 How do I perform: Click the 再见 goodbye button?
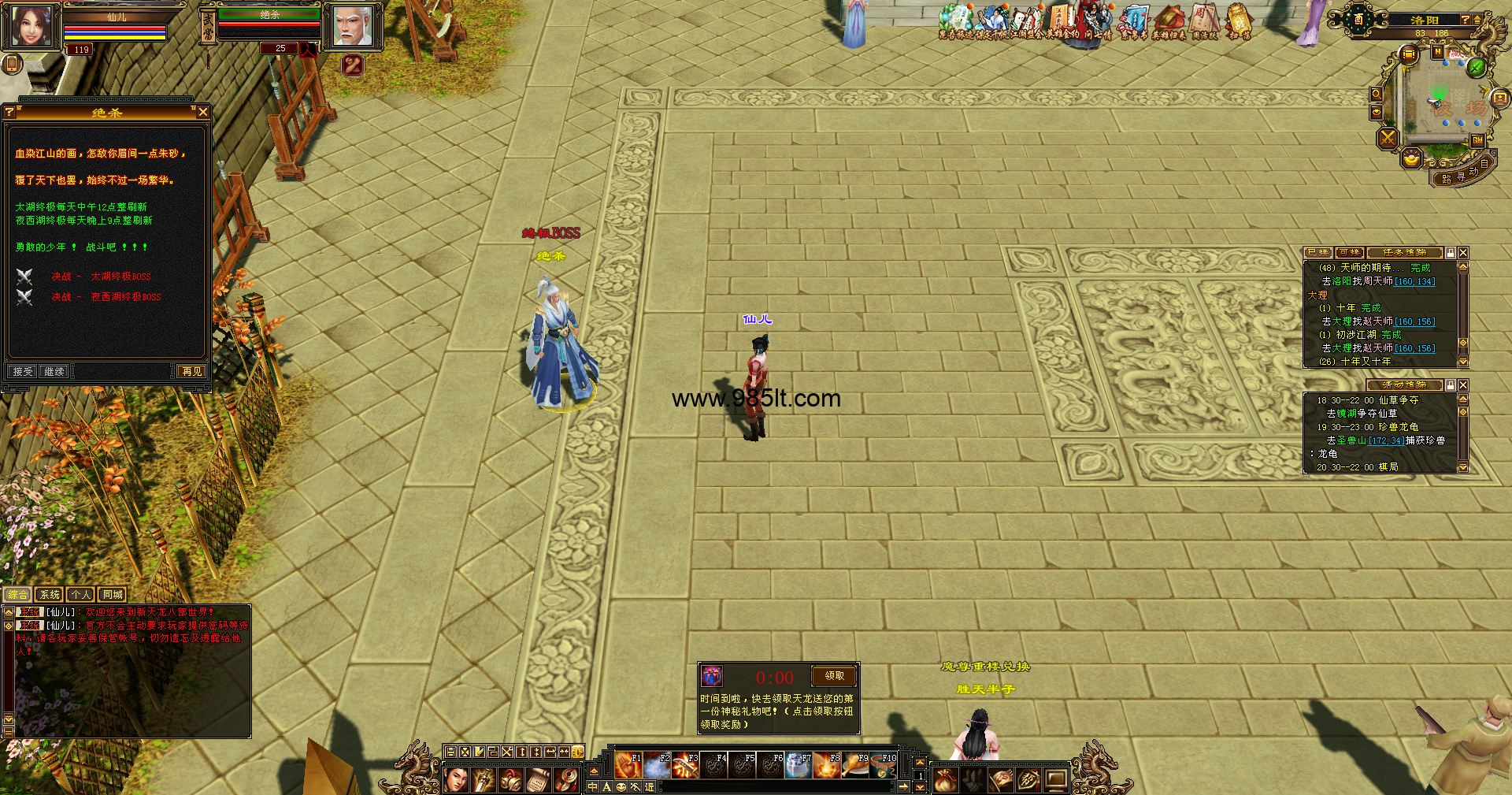pos(191,371)
